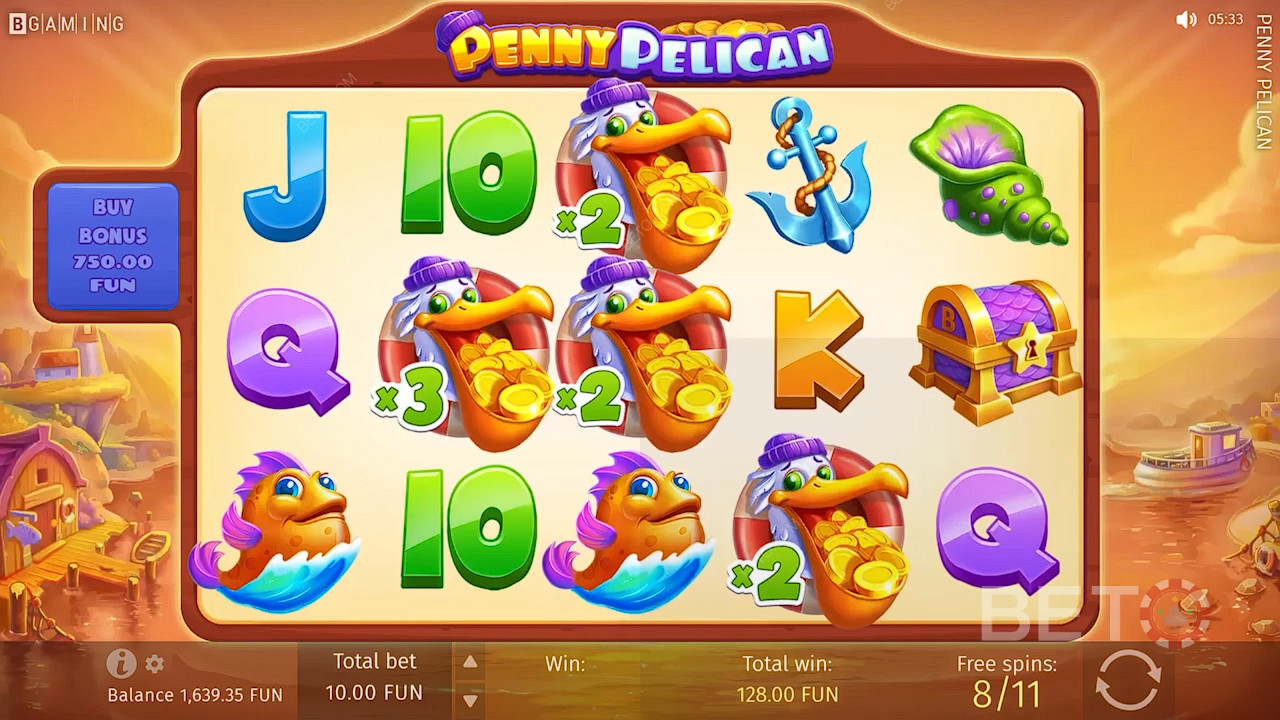This screenshot has height=720, width=1280.
Task: Open the gear settings menu
Action: [x=154, y=664]
